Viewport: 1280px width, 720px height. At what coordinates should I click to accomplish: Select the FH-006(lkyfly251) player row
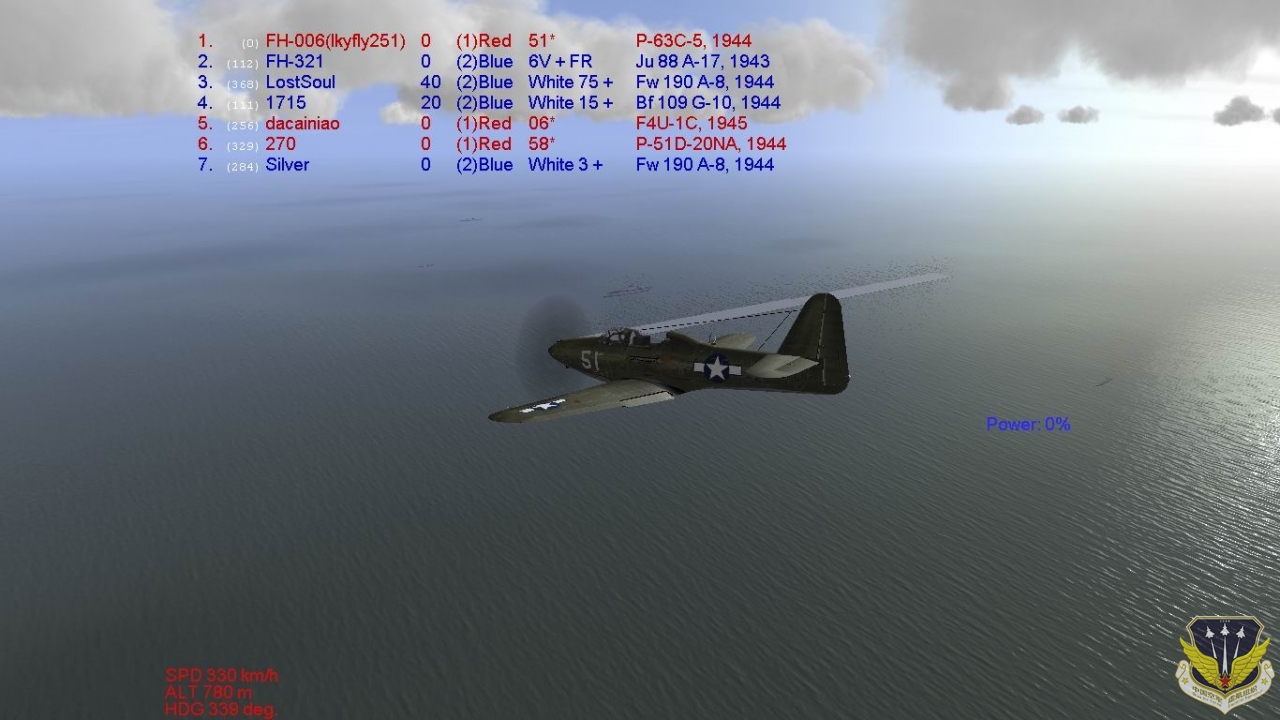(335, 41)
